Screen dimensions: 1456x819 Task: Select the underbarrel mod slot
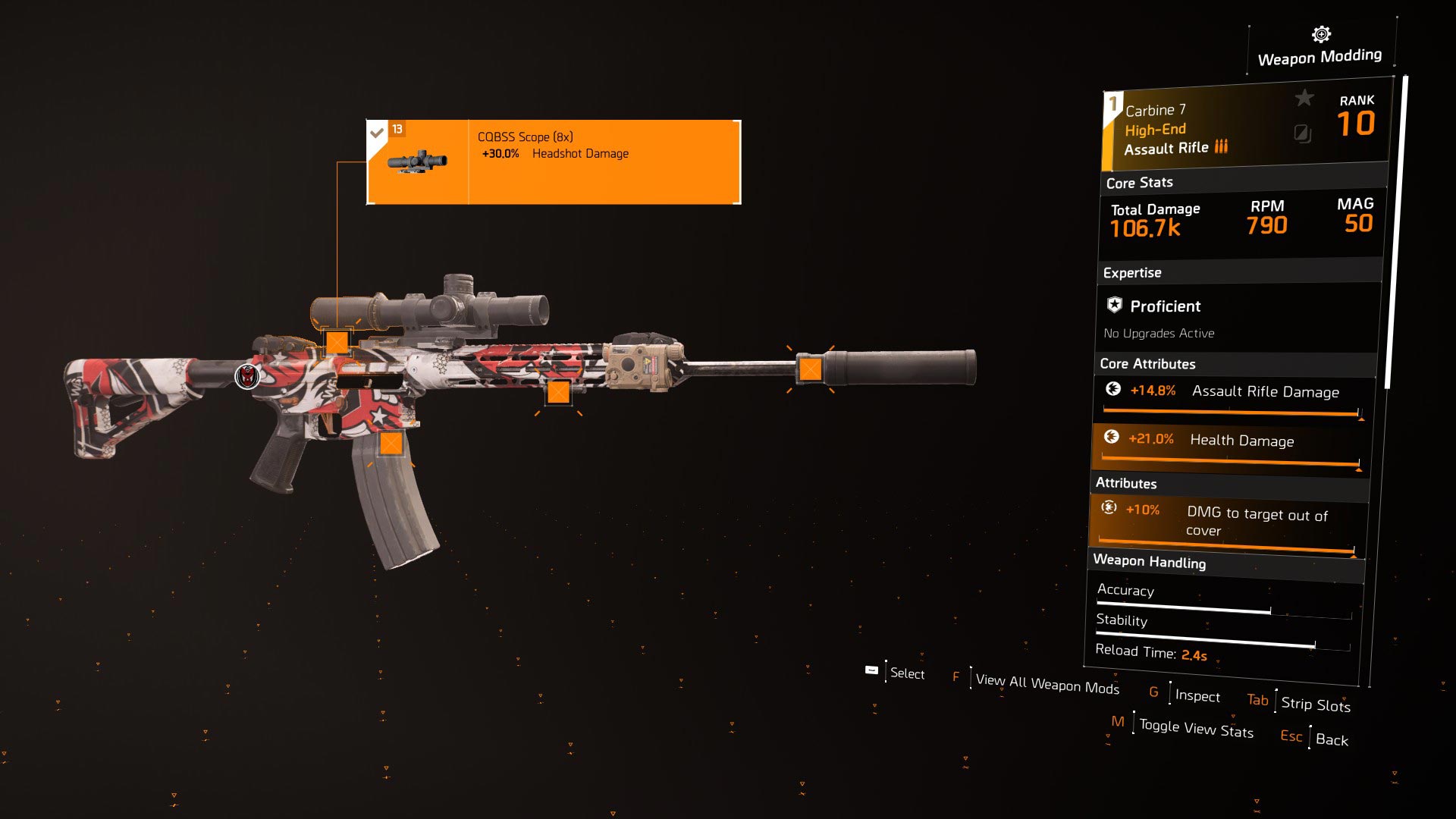click(559, 394)
